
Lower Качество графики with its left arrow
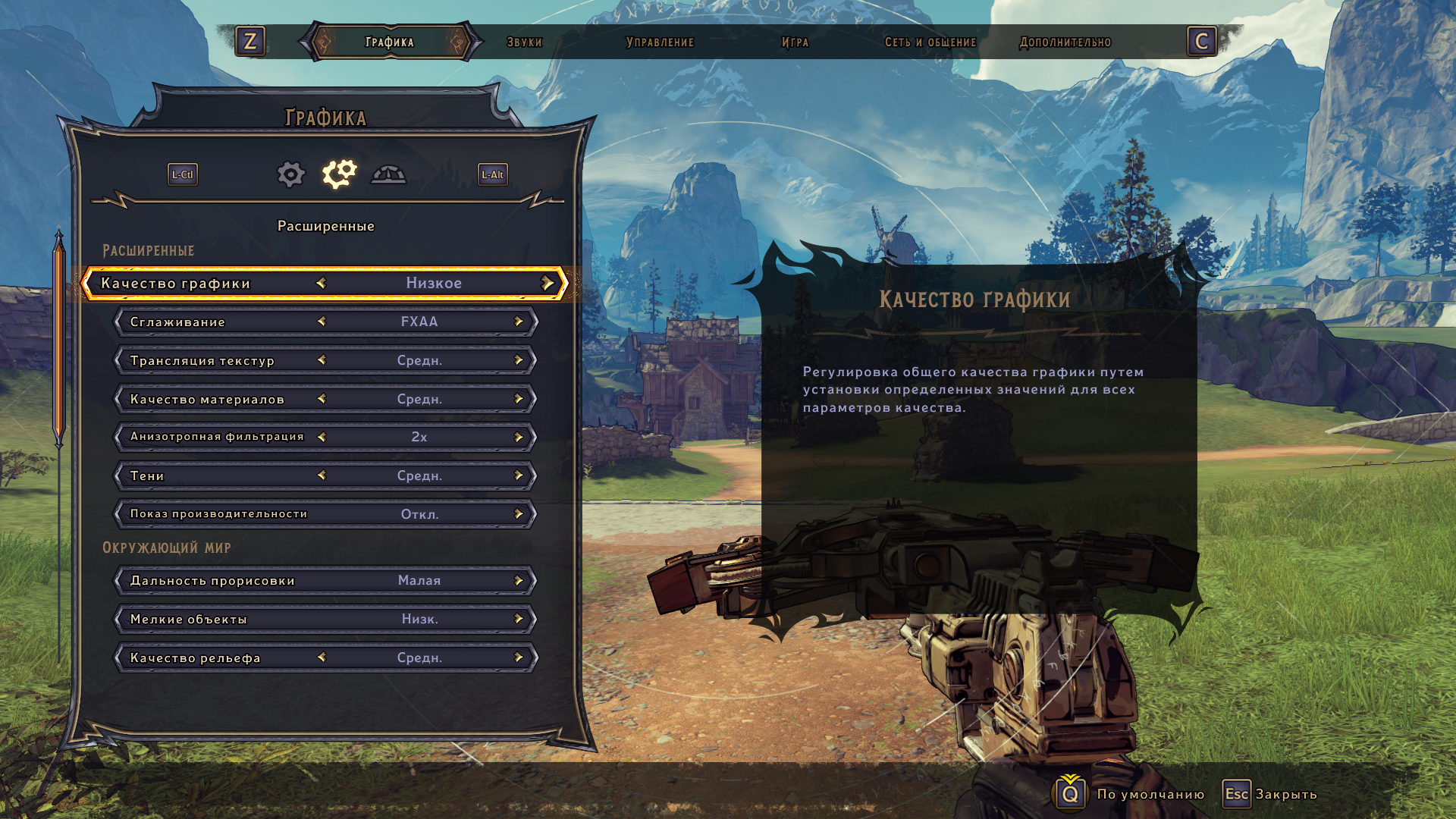(x=321, y=283)
